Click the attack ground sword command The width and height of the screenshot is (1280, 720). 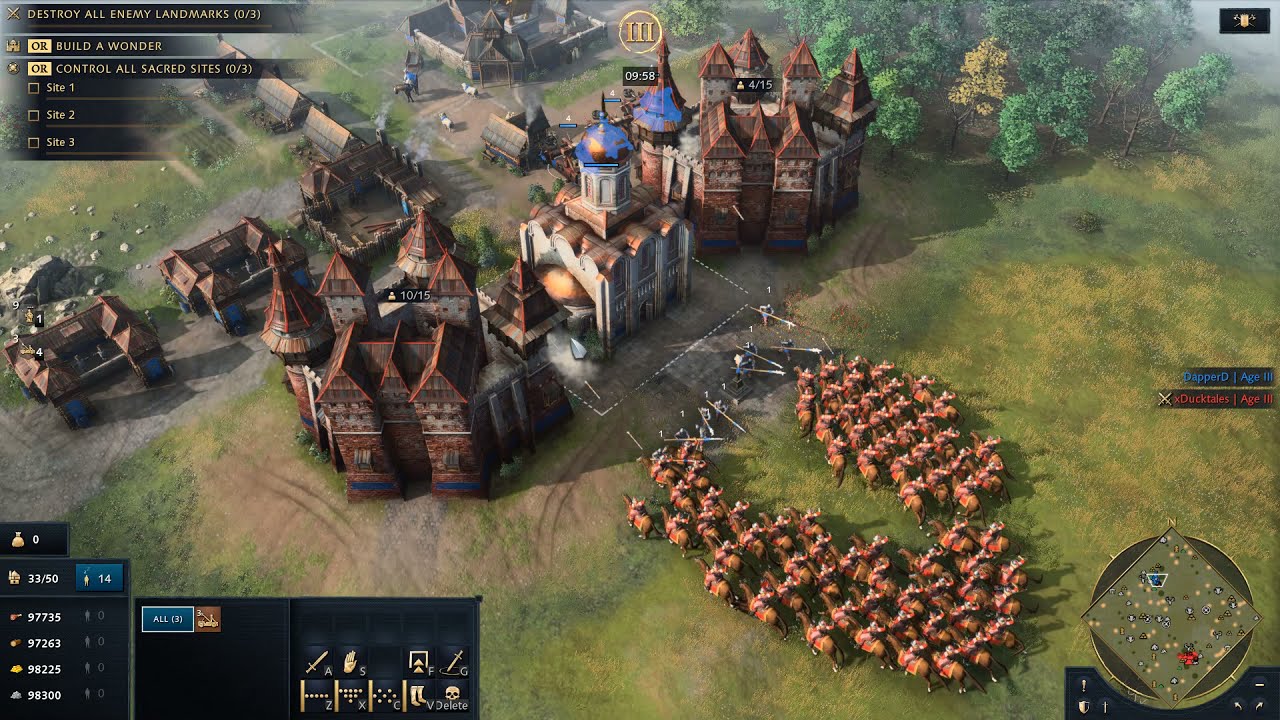455,662
